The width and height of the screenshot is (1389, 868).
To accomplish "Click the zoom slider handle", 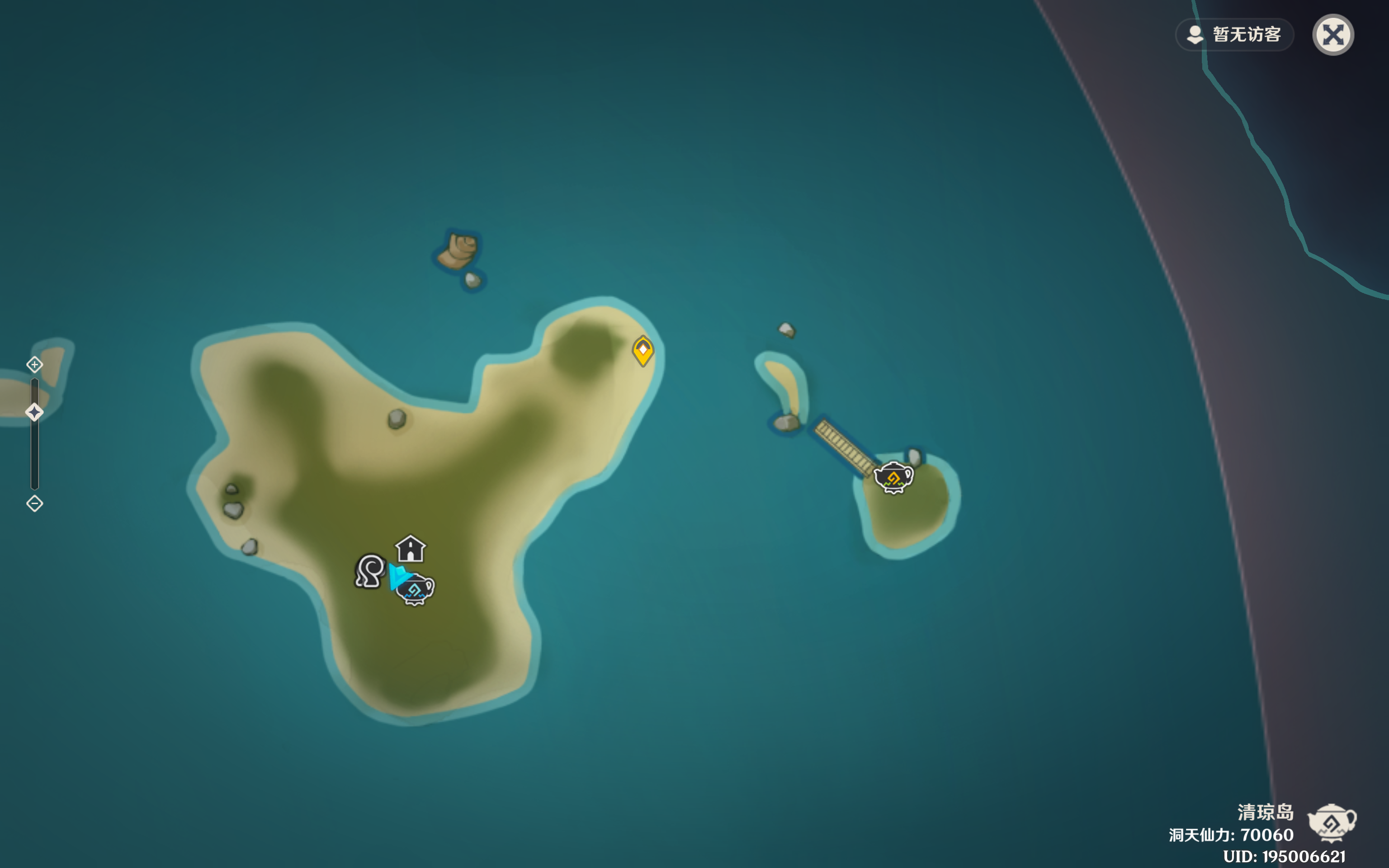I will [34, 412].
